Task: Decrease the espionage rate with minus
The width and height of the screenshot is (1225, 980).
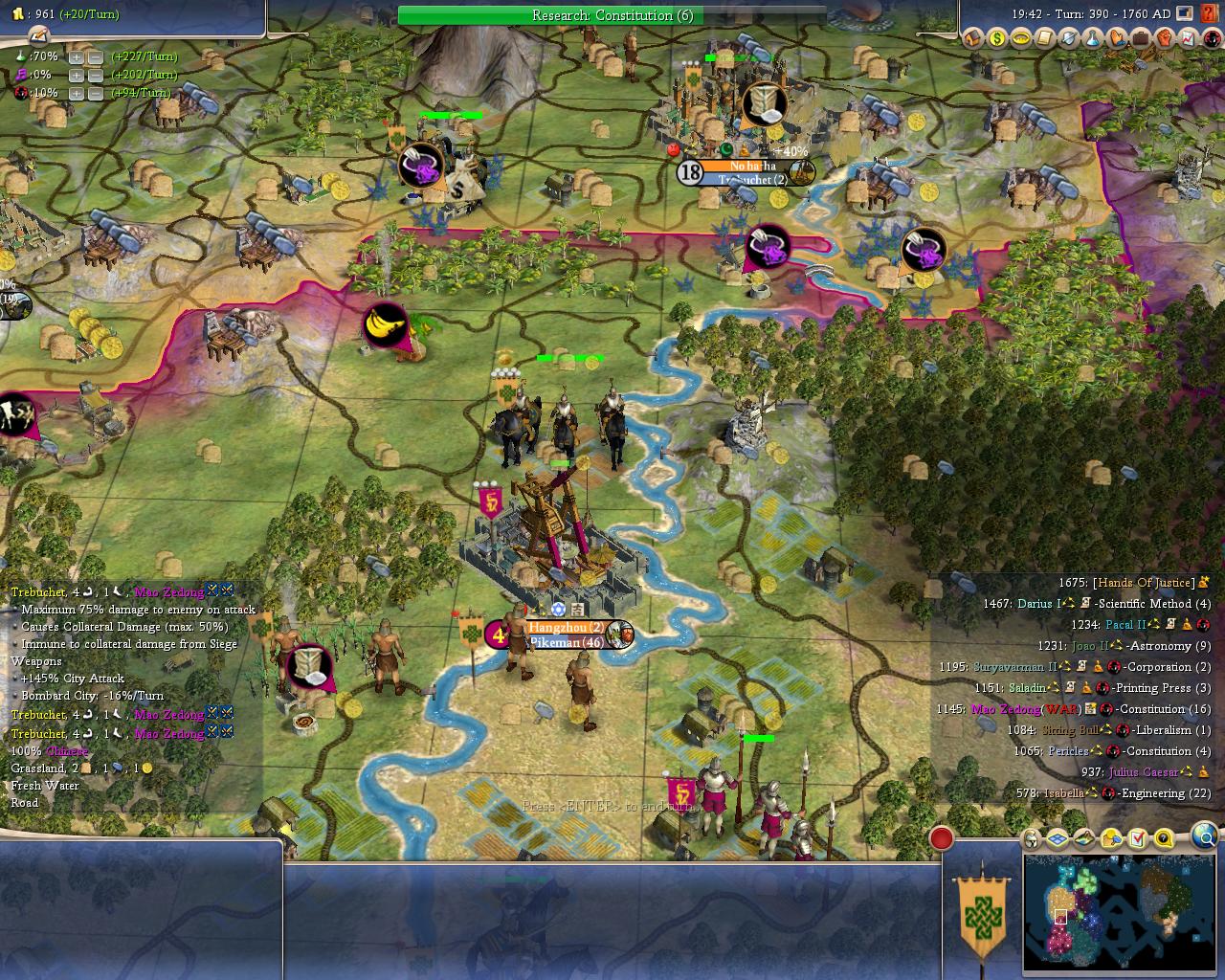Action: (x=96, y=93)
